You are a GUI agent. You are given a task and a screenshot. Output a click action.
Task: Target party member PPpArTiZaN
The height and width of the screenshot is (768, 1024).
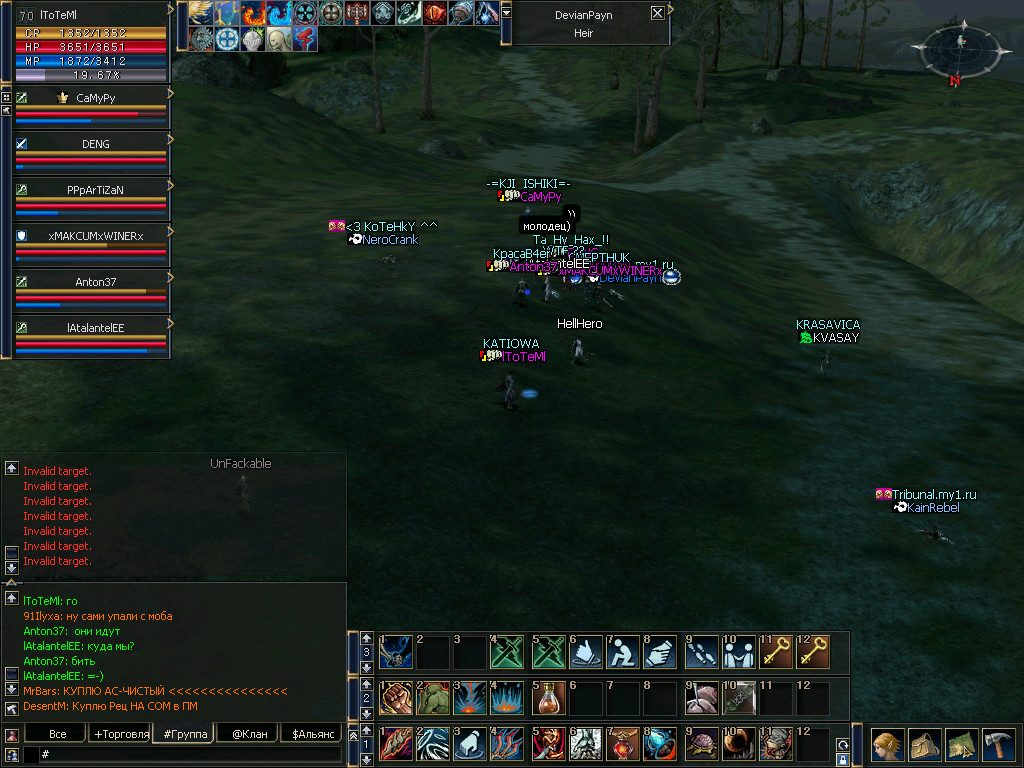click(95, 189)
